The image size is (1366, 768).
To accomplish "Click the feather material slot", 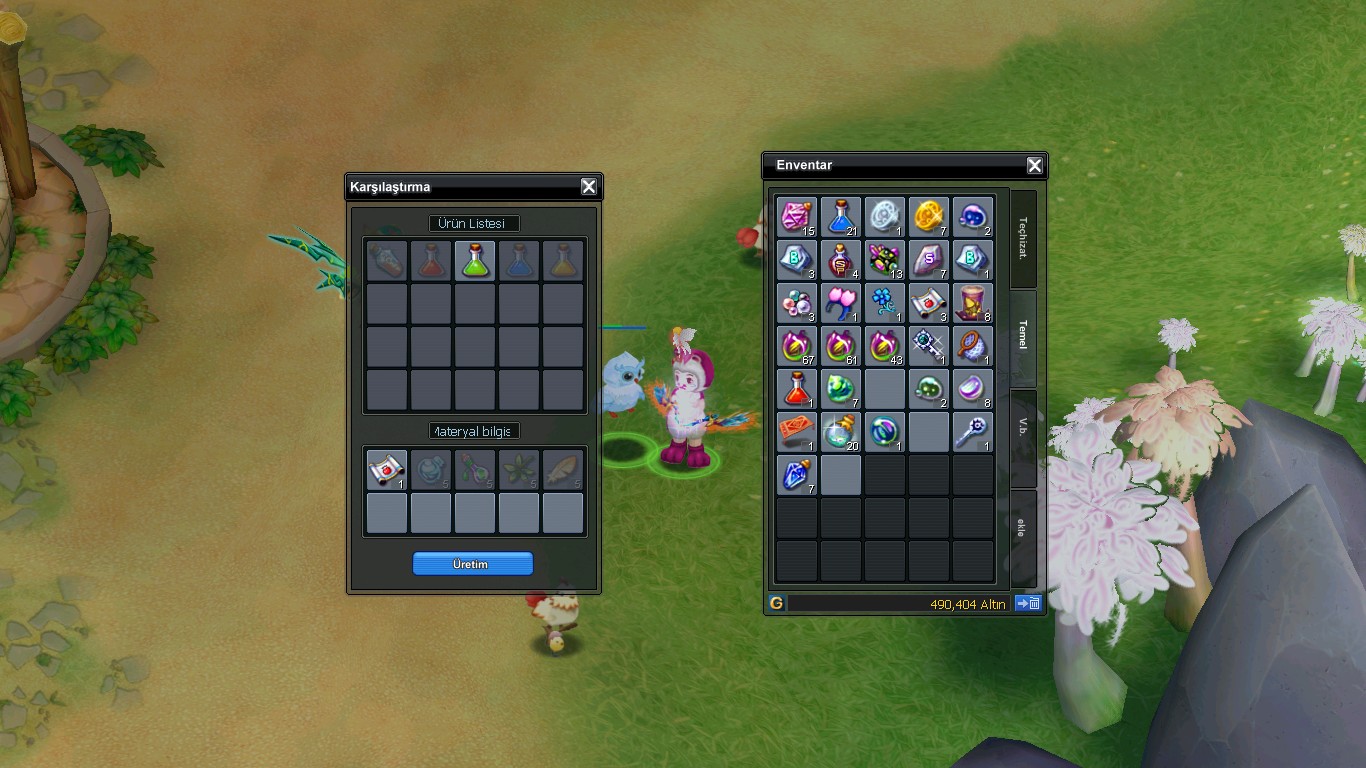I will click(563, 469).
